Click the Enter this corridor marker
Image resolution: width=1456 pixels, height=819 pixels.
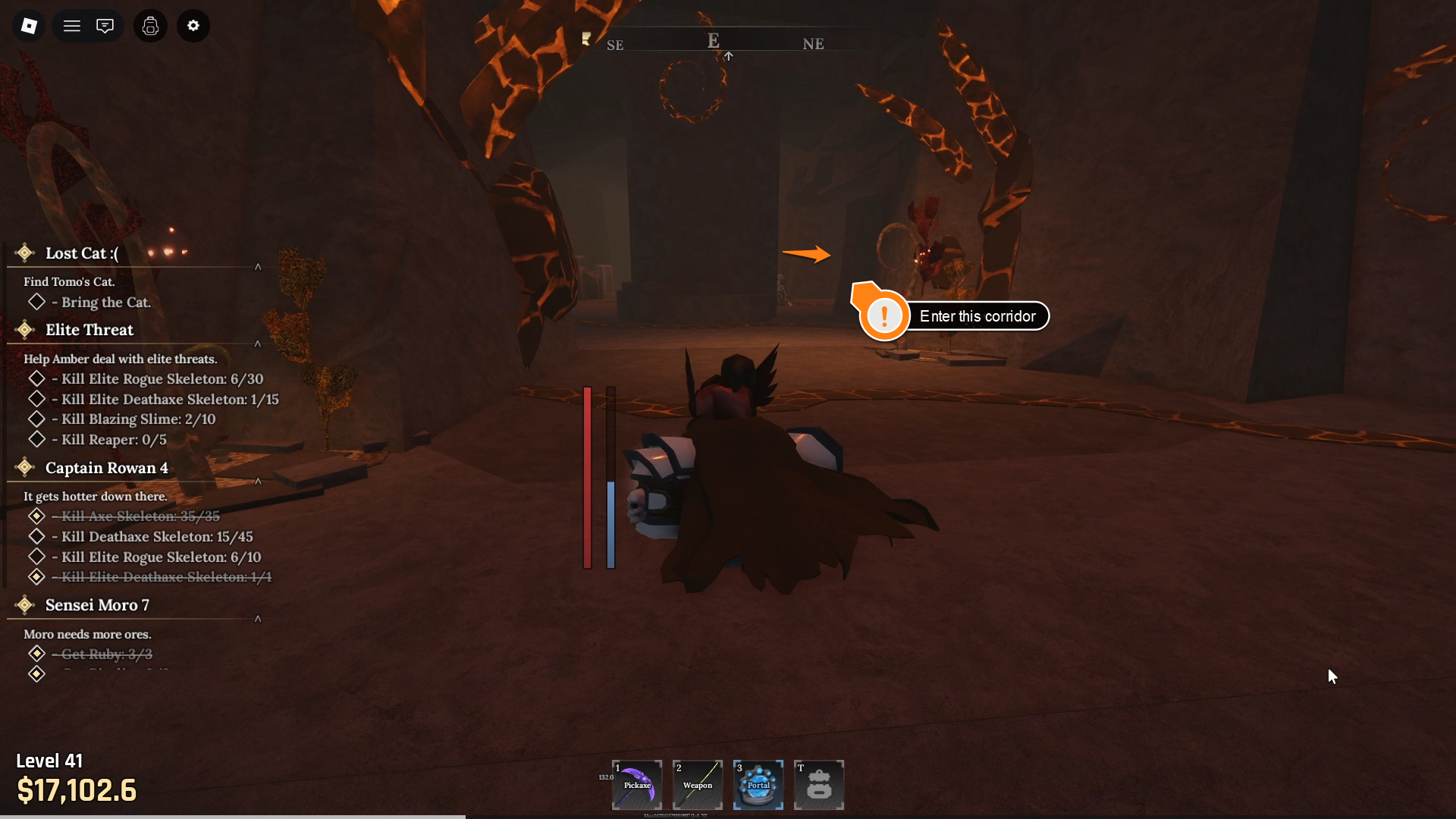tap(954, 316)
